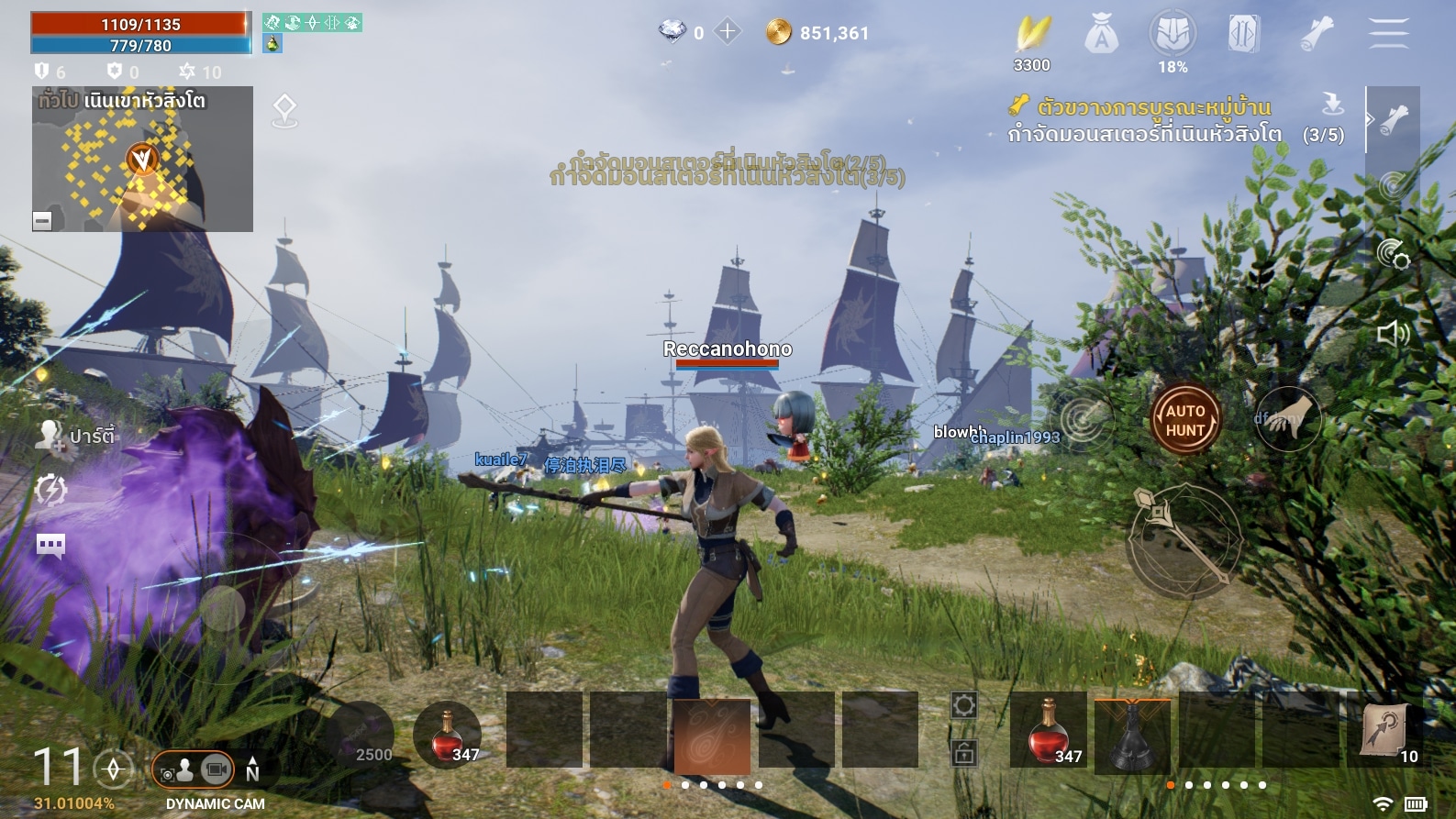Open the hamburger main menu

[1388, 33]
